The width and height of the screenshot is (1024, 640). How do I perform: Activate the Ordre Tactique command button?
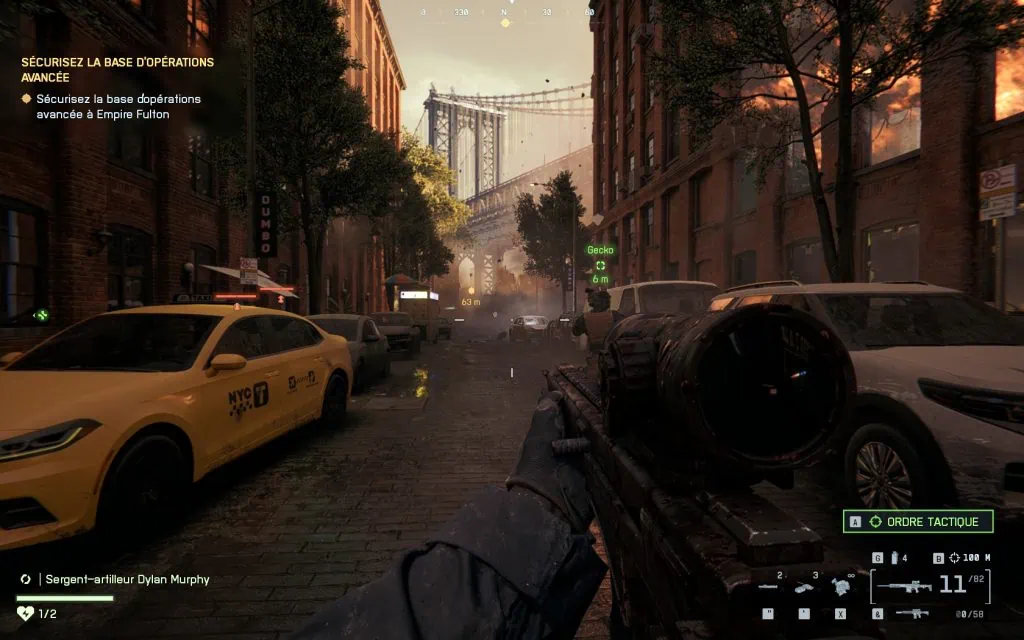coord(919,521)
